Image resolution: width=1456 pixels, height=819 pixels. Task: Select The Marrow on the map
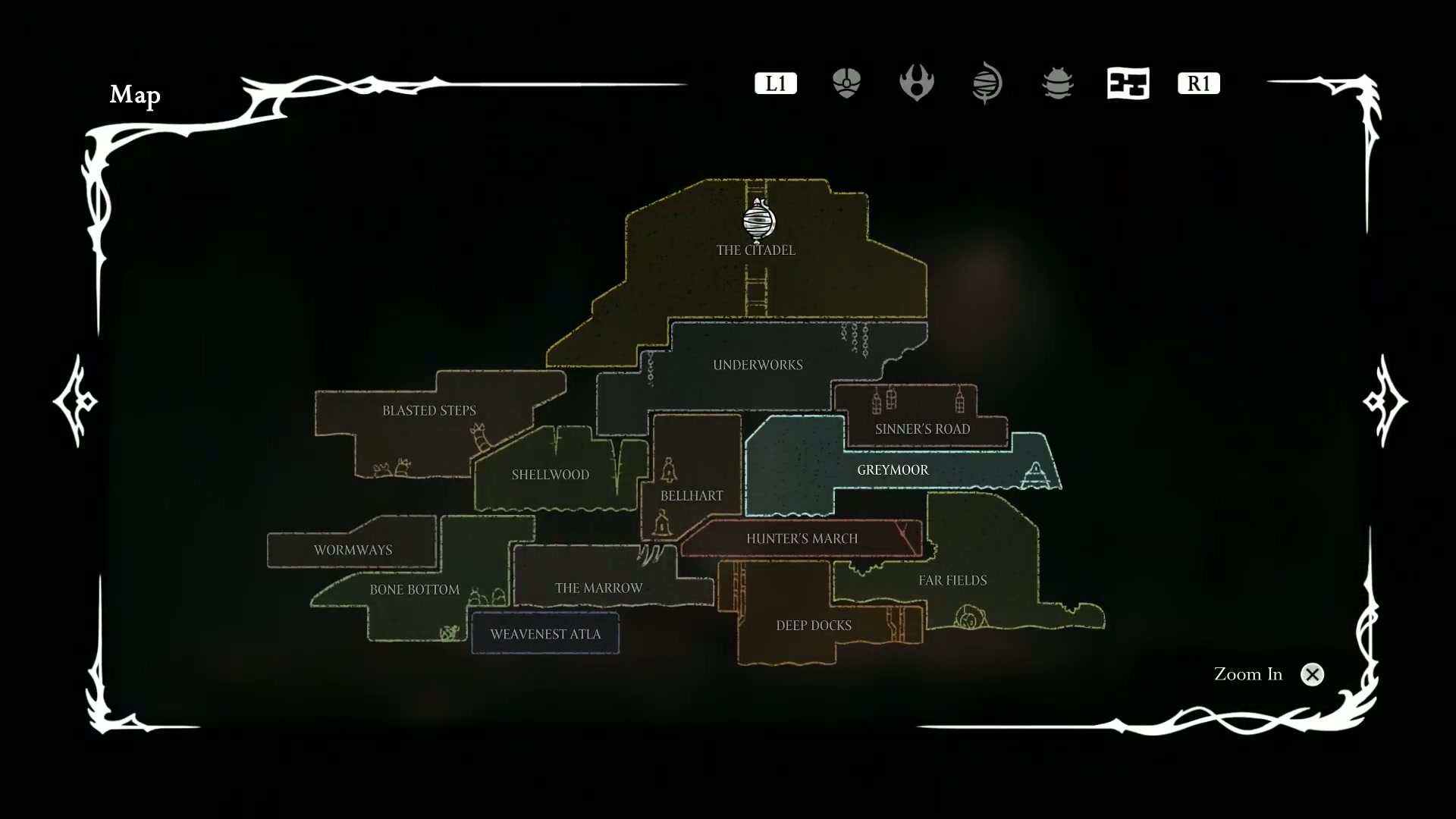click(598, 588)
